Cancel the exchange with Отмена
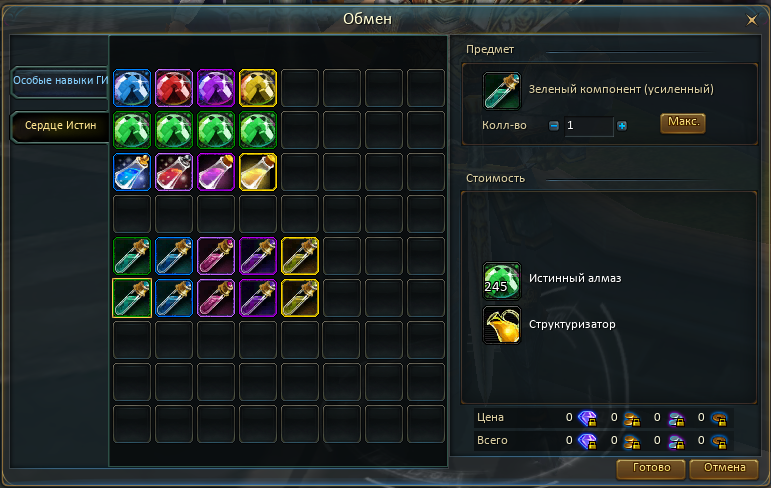The image size is (771, 488). (723, 468)
